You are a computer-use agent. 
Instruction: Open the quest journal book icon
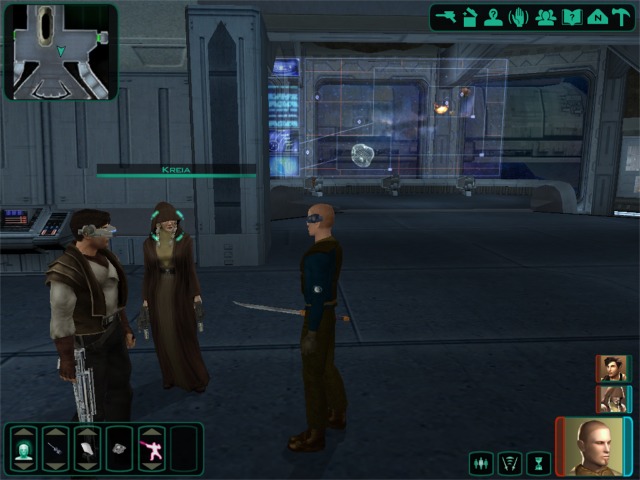click(x=571, y=16)
